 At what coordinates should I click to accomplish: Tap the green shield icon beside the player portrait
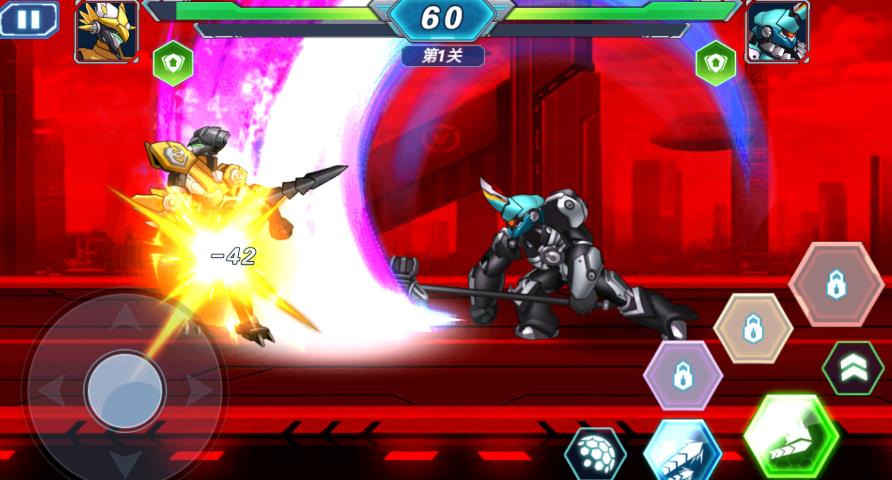173,63
